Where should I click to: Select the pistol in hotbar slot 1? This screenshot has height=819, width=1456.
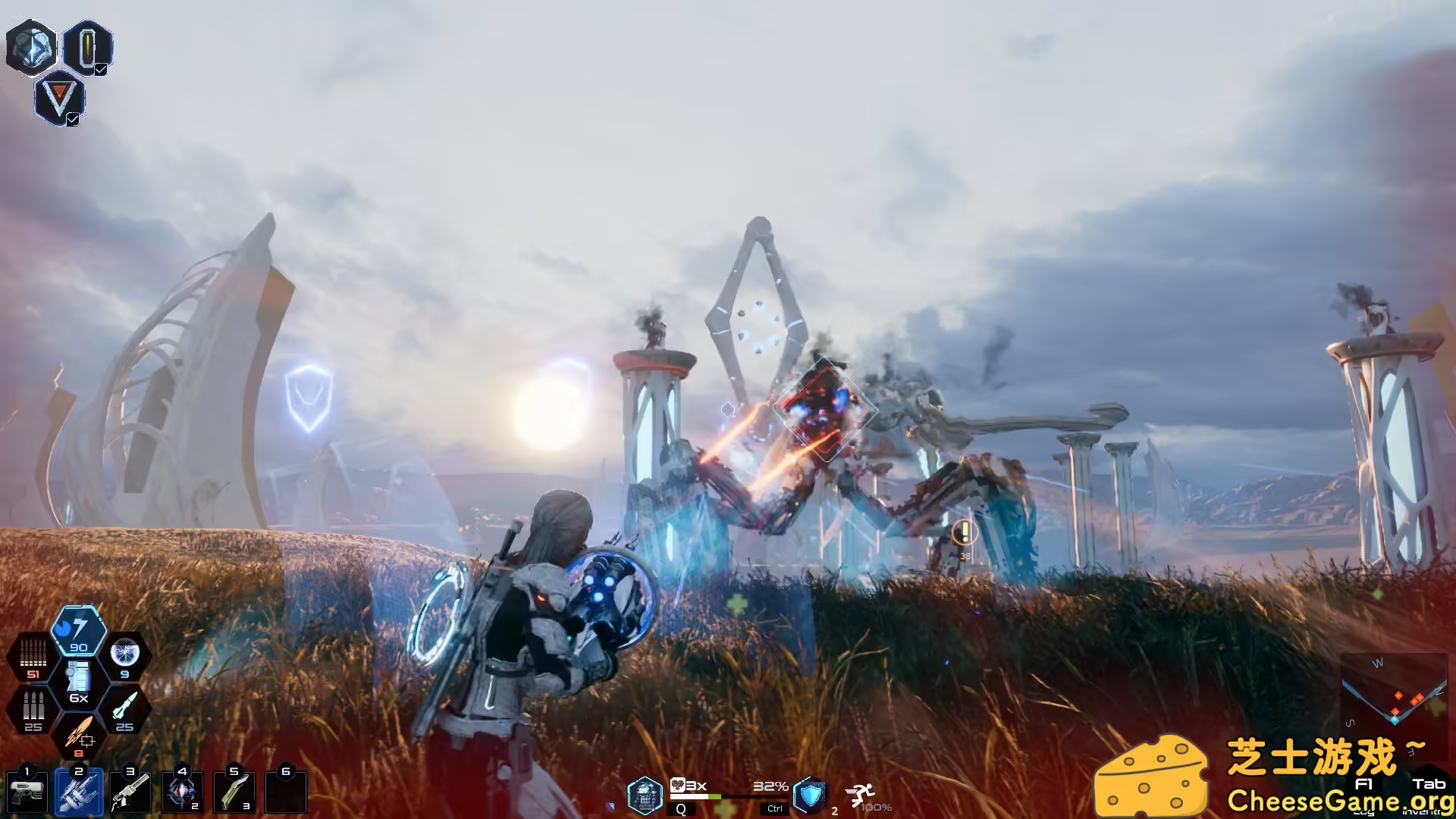pyautogui.click(x=27, y=792)
